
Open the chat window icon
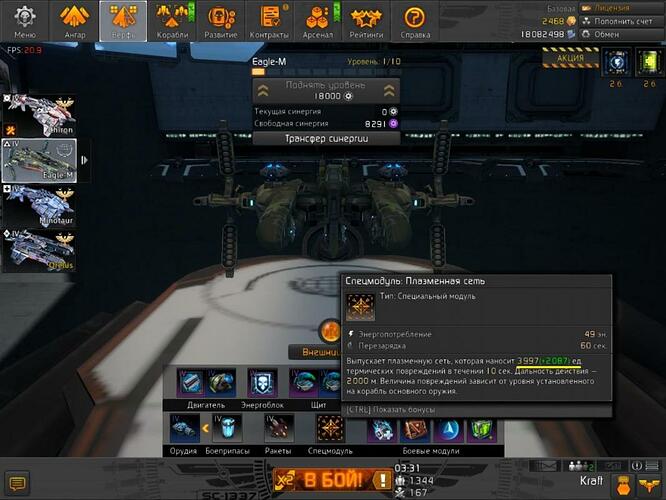point(17,484)
